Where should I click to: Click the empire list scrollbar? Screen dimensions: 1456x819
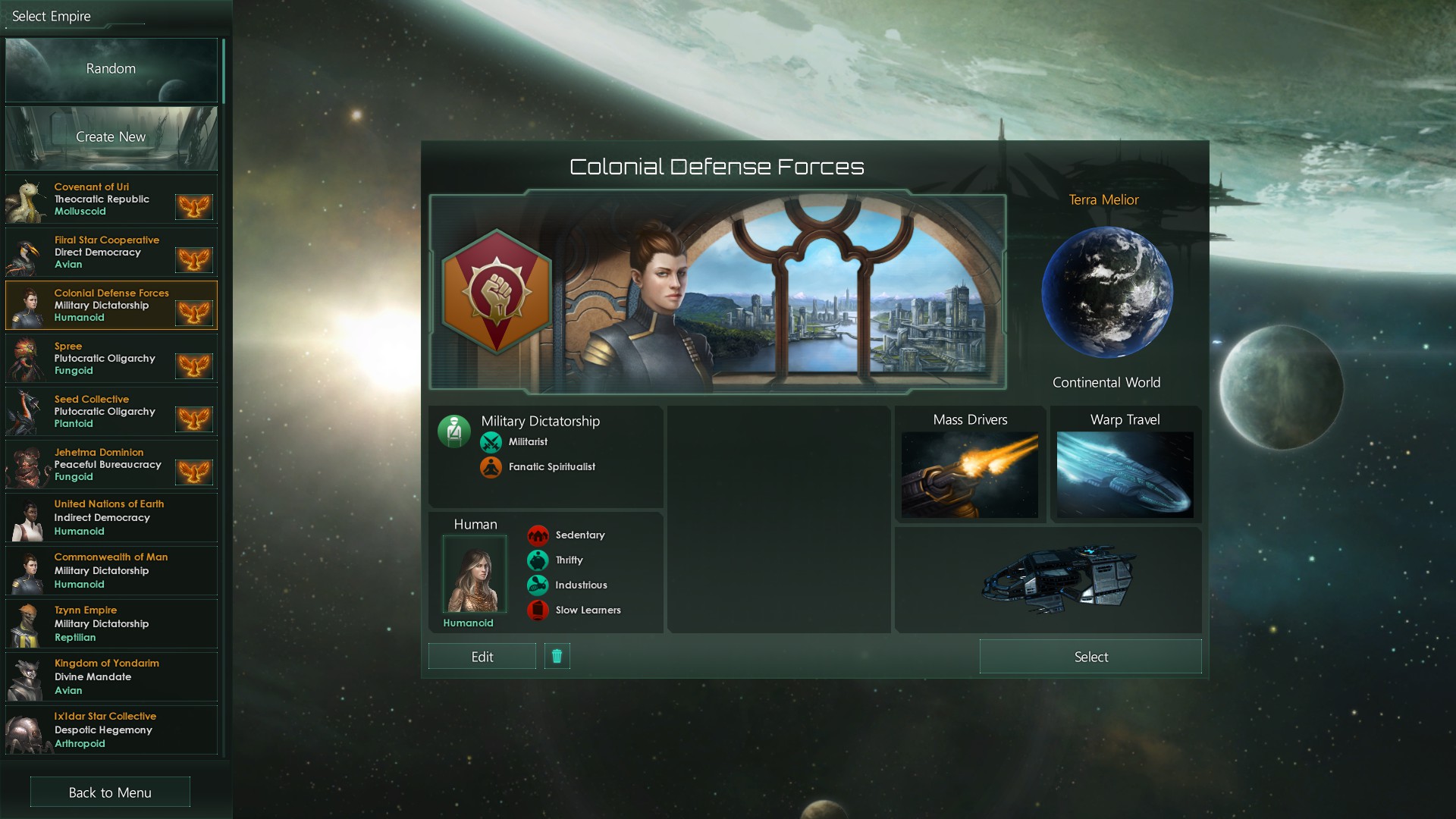(225, 68)
